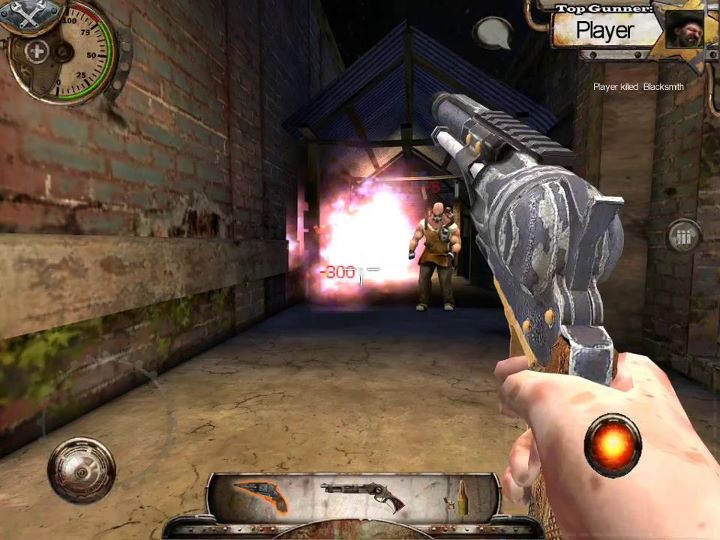
Task: Tap the medkit plus button
Action: (x=37, y=52)
